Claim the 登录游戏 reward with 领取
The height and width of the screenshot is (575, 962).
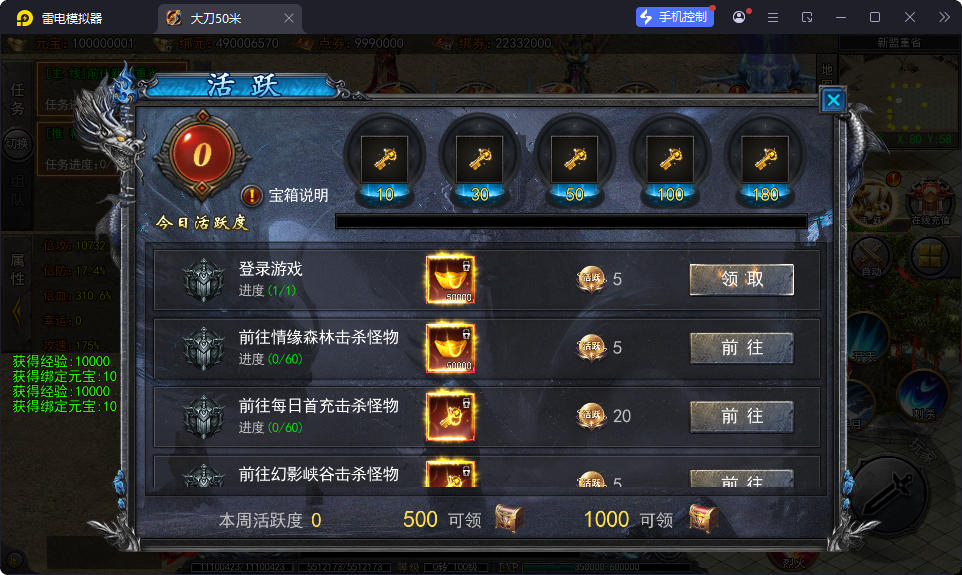click(741, 280)
